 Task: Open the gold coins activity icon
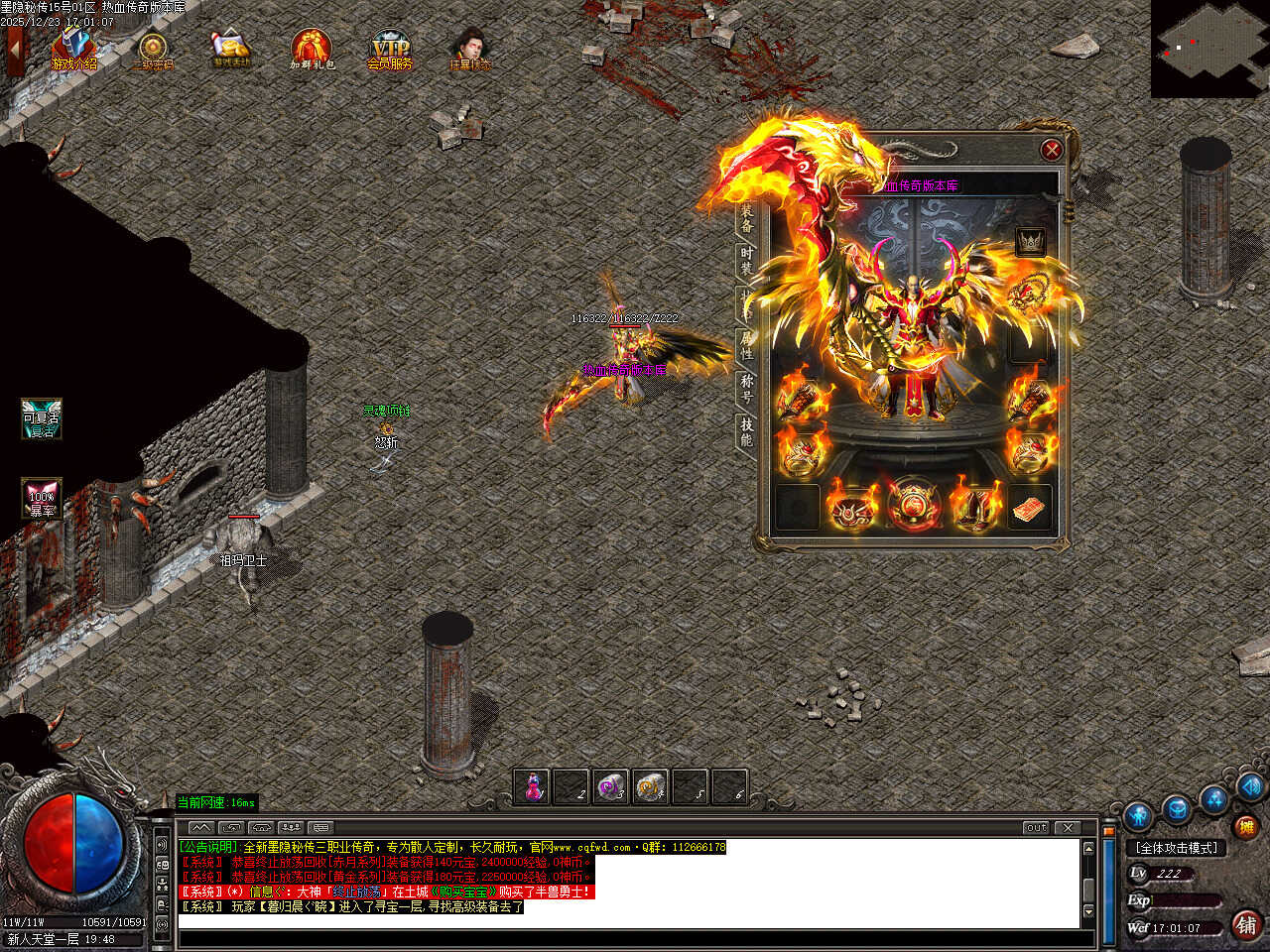click(231, 49)
